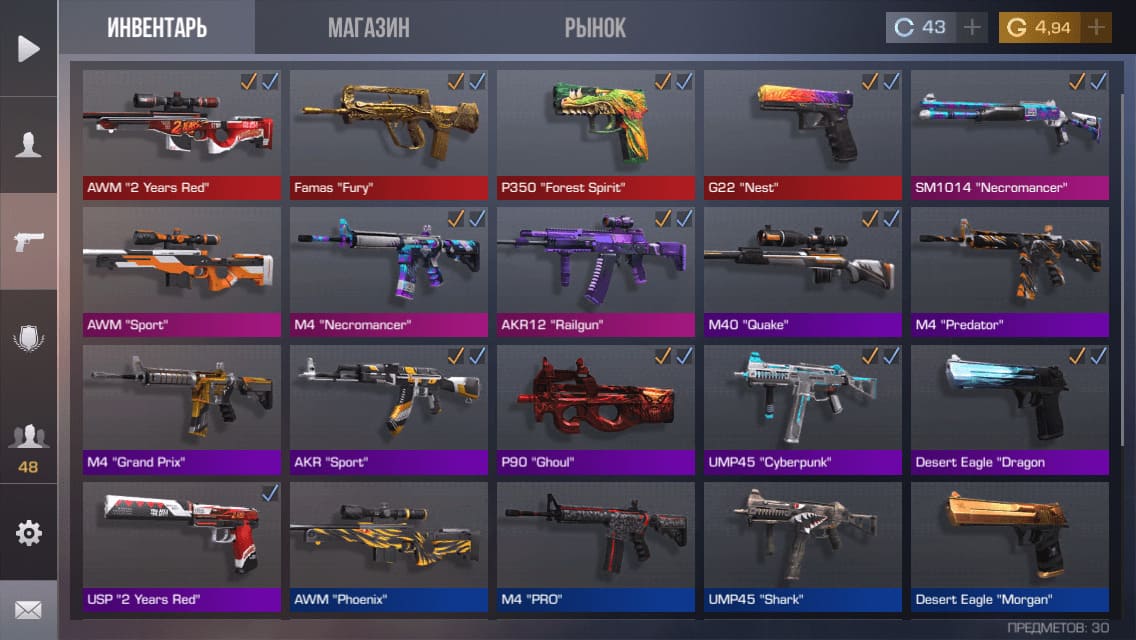Open the player profile icon
The image size is (1136, 640).
28,145
